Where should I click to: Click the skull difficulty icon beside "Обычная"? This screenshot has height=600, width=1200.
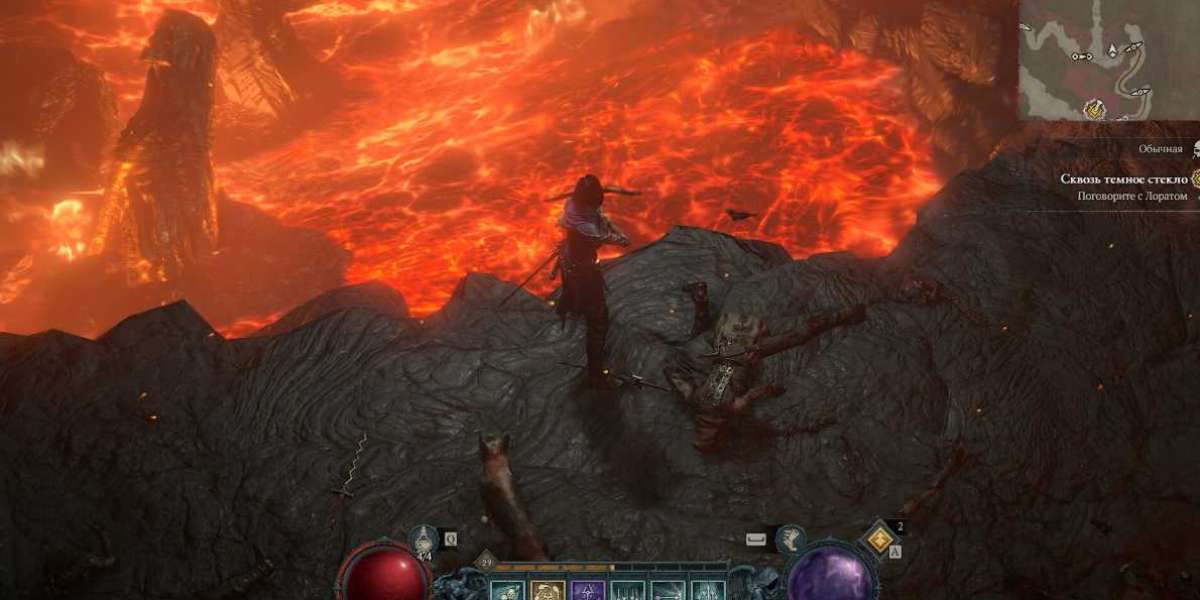[x=1193, y=149]
